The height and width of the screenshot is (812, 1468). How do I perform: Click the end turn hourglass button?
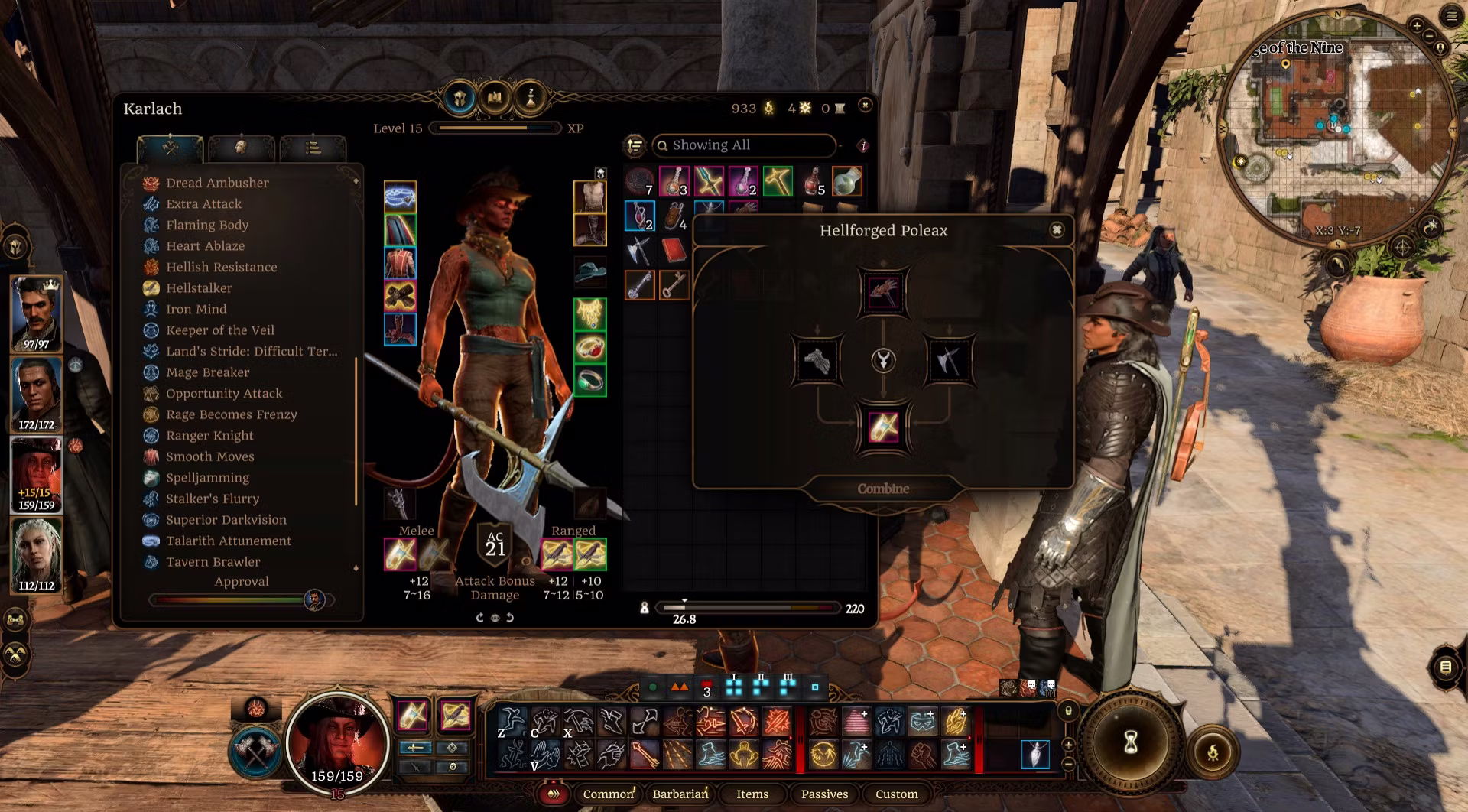[1131, 742]
